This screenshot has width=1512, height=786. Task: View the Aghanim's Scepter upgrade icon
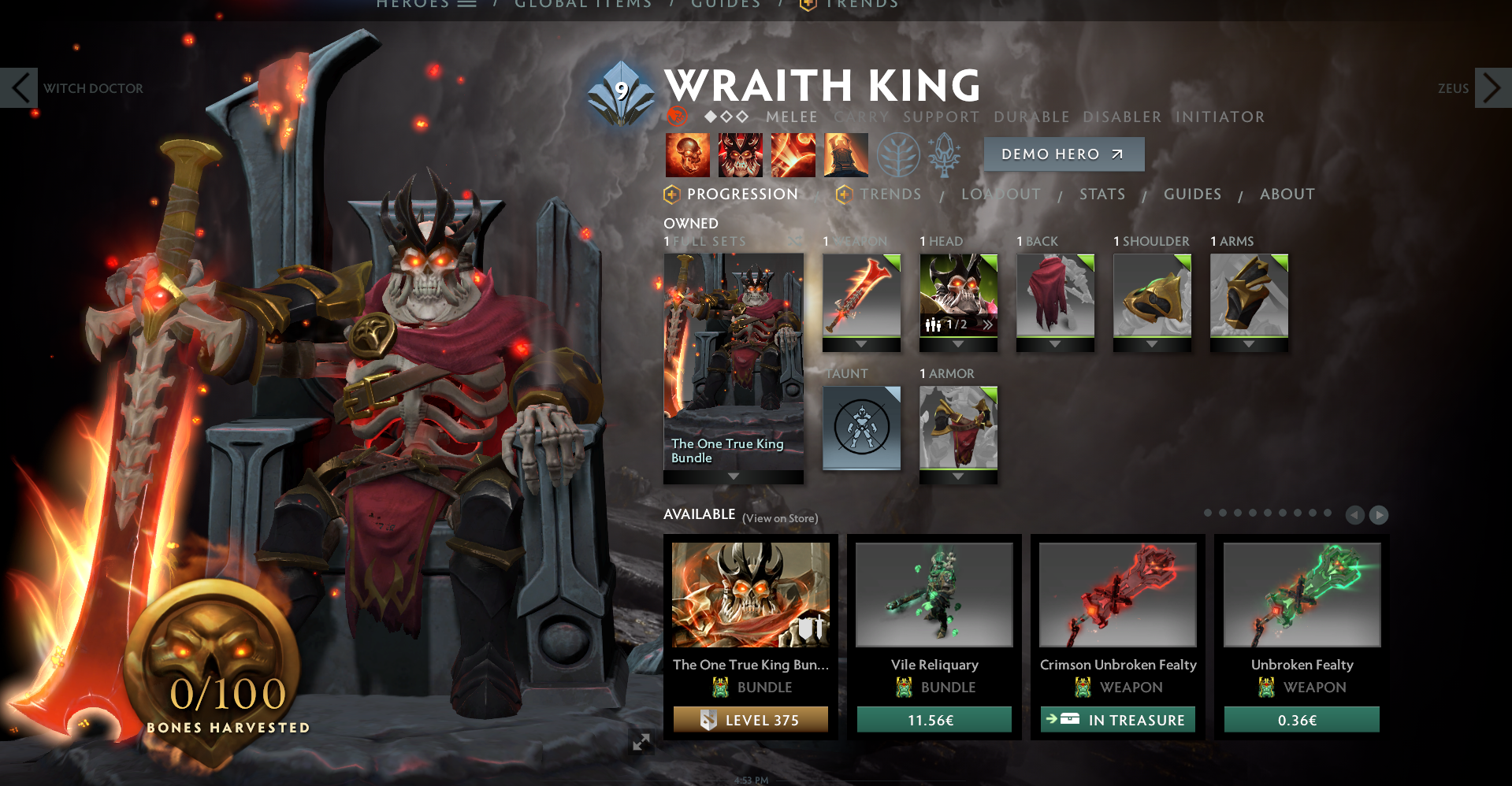(945, 154)
